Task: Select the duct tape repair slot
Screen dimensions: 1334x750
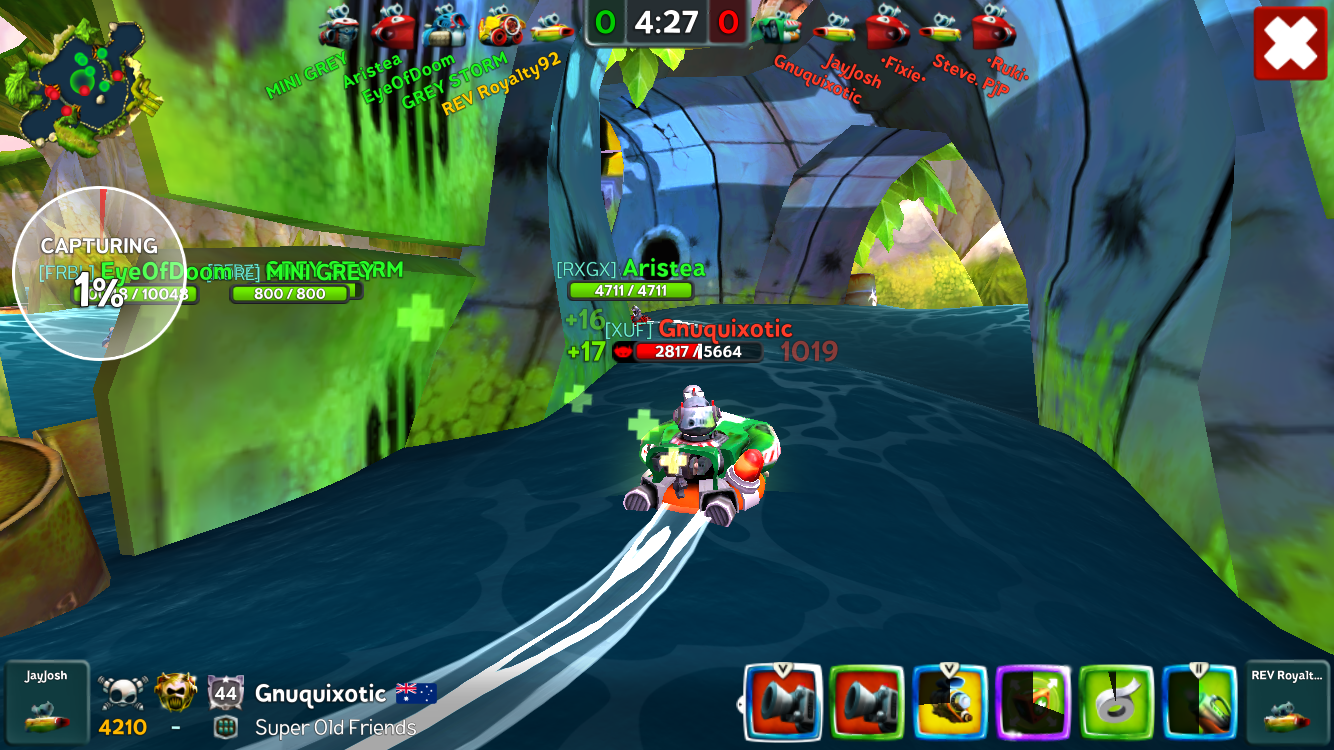Action: (x=1117, y=703)
